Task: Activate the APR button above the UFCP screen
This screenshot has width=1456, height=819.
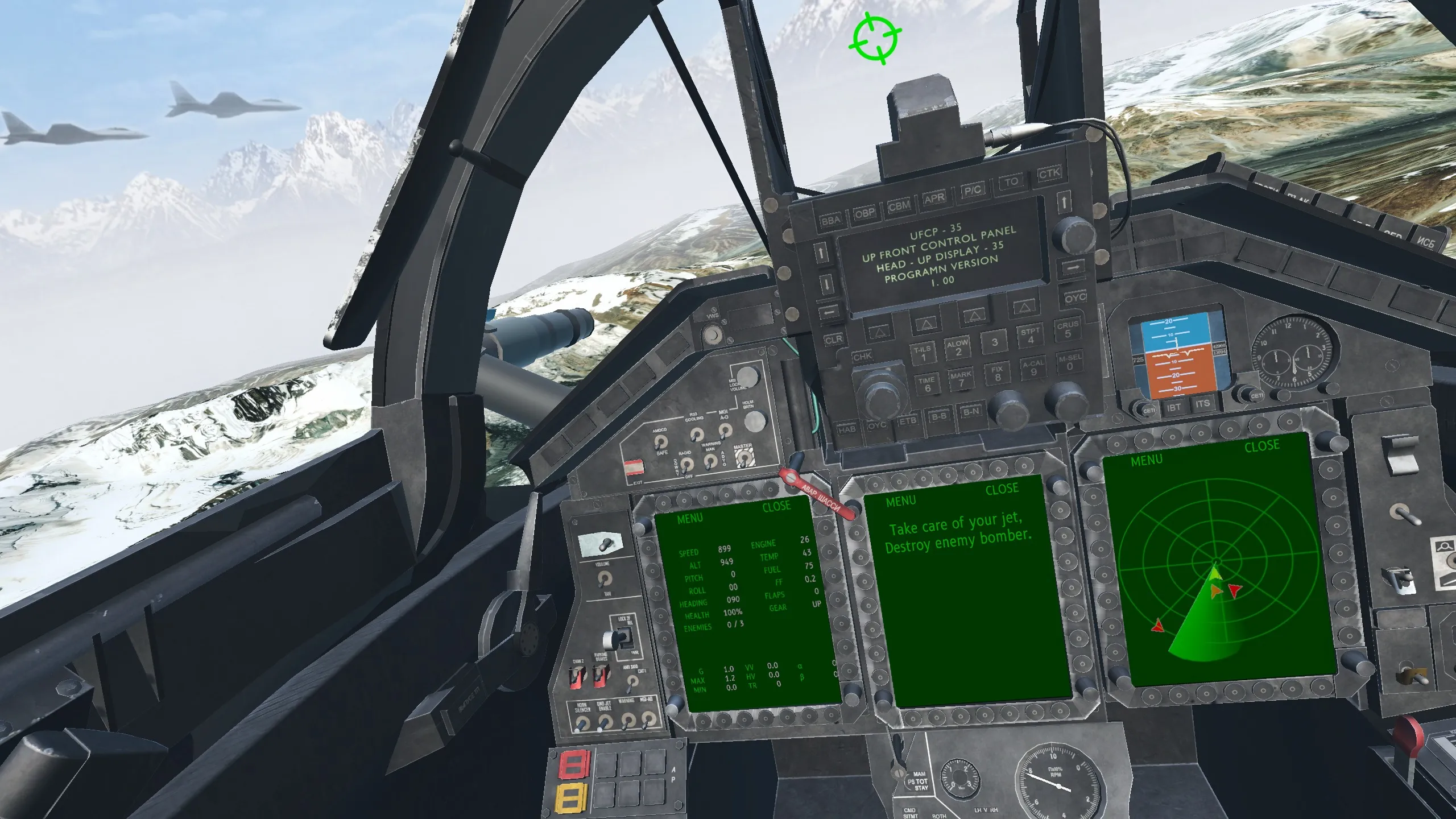Action: 934,198
